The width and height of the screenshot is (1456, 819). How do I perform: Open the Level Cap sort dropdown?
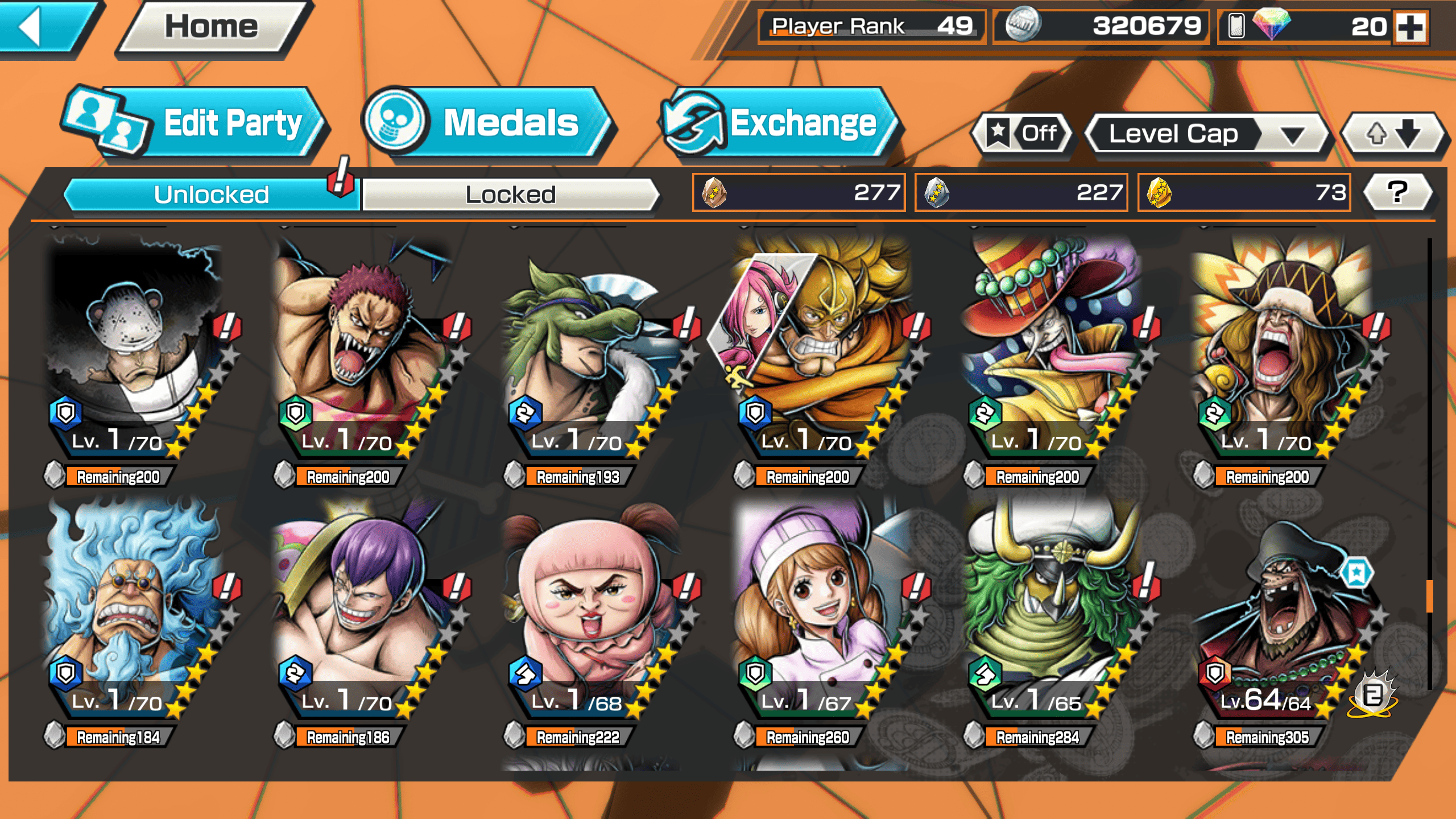pos(1206,134)
